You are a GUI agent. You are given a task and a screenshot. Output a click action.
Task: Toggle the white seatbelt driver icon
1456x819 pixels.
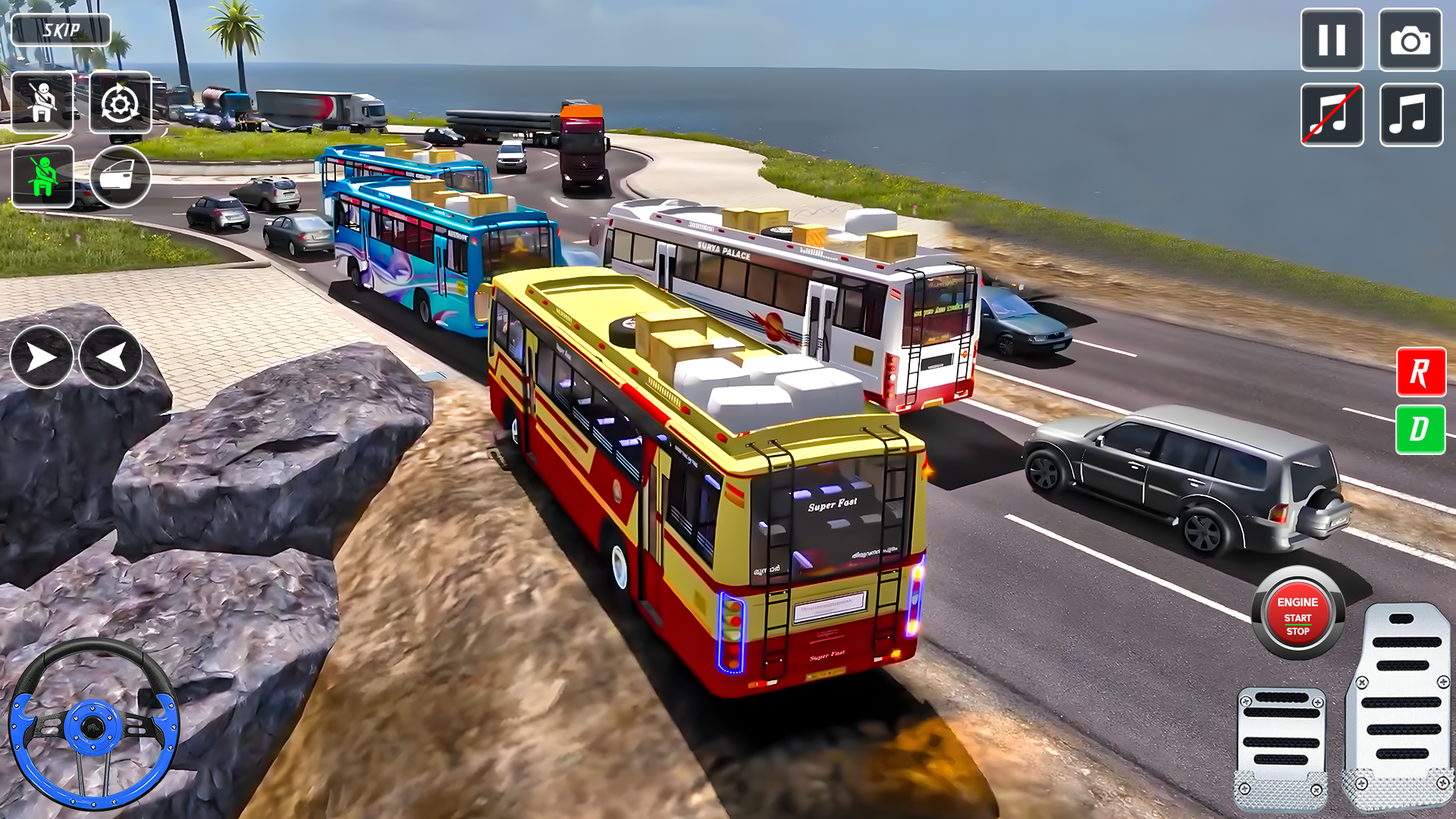pyautogui.click(x=42, y=102)
